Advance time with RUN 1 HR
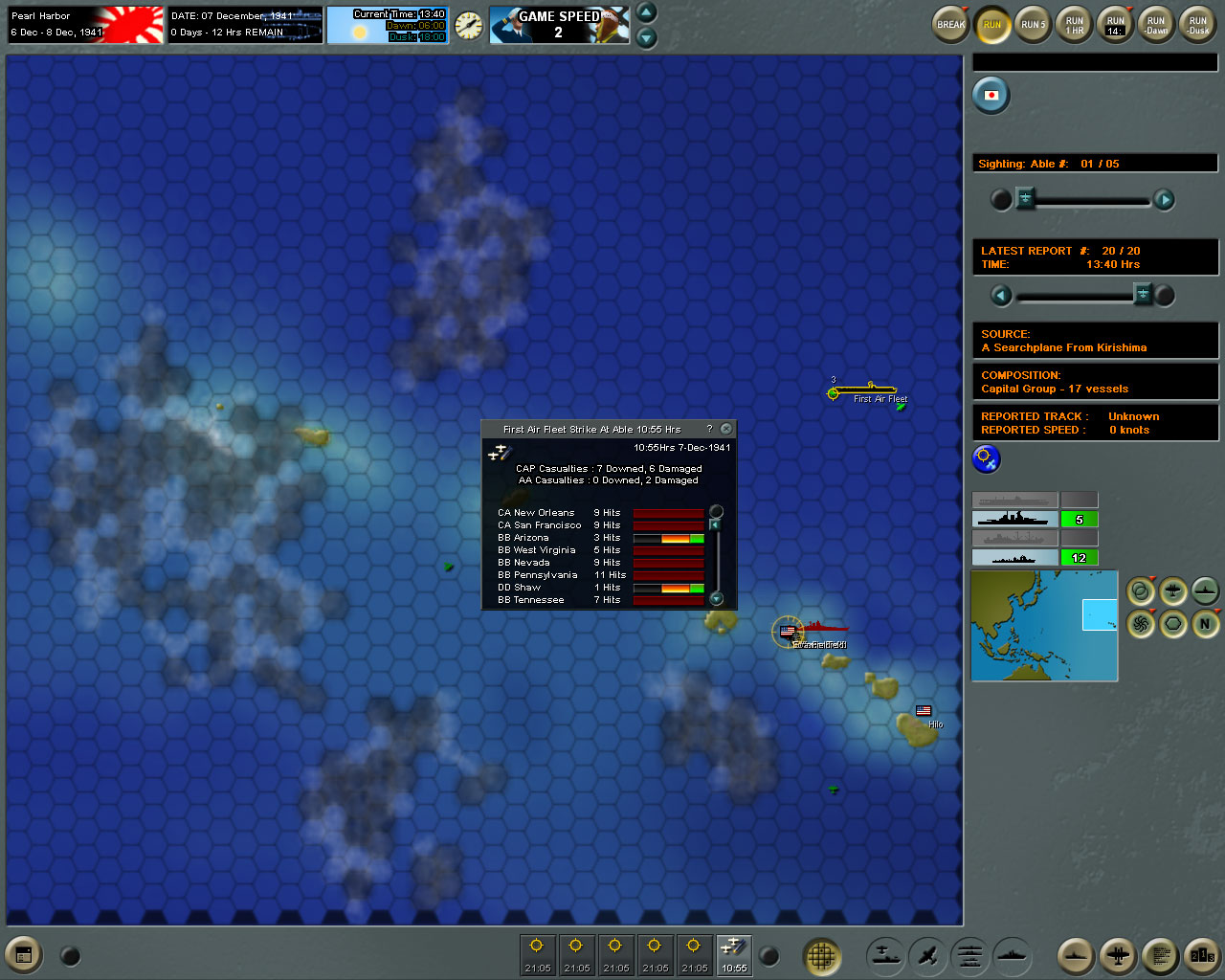Image resolution: width=1225 pixels, height=980 pixels. (x=1075, y=25)
